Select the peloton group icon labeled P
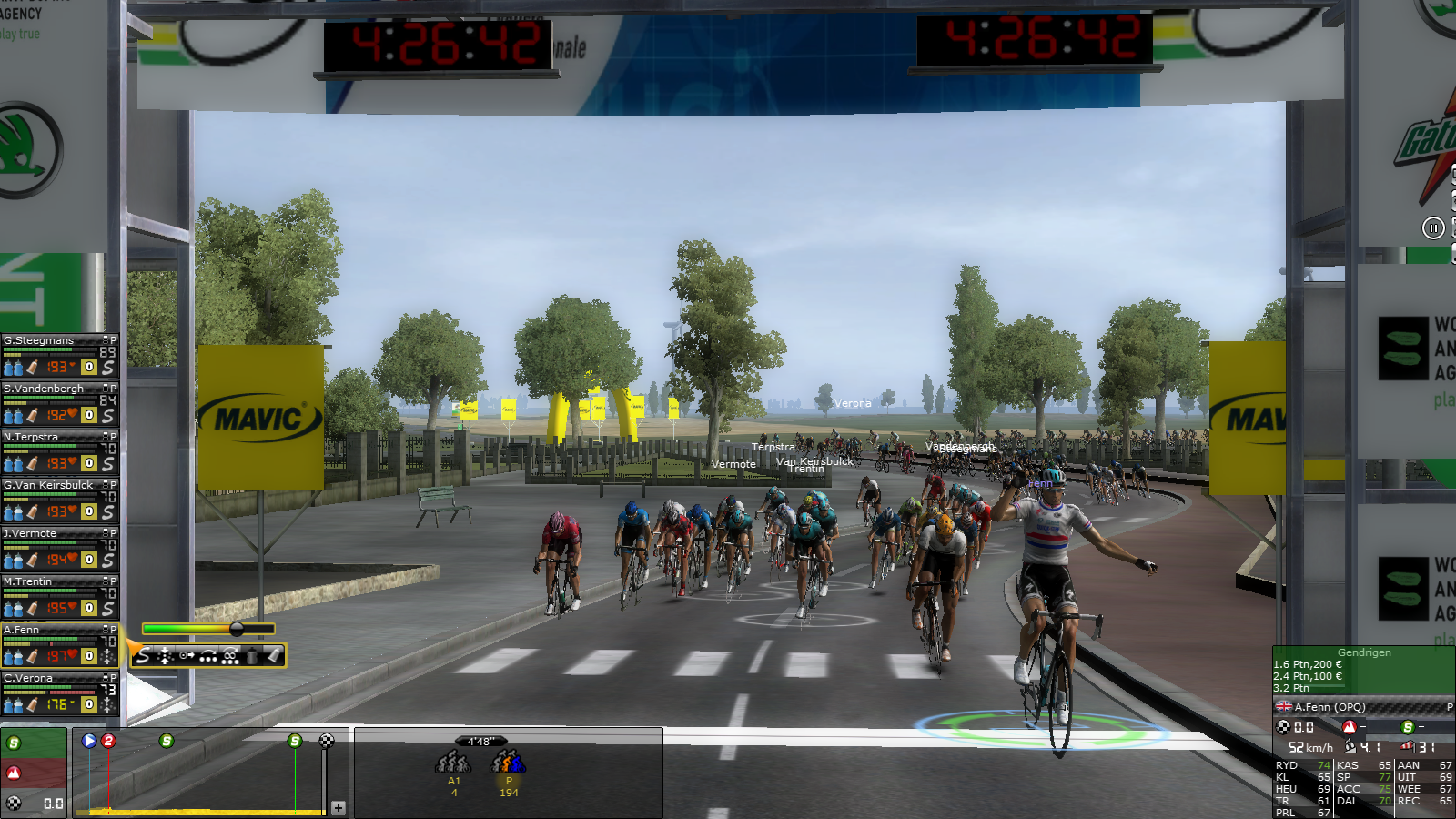 [508, 763]
